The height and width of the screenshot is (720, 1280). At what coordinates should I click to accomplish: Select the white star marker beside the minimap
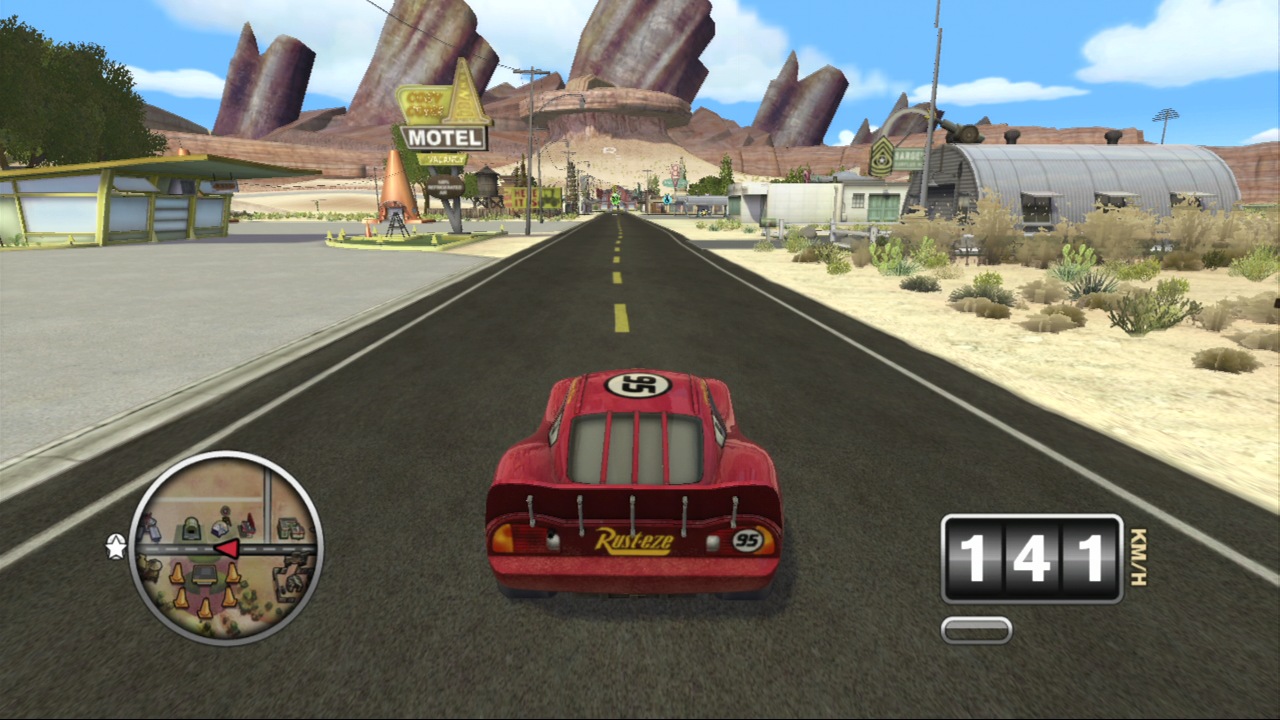(116, 546)
